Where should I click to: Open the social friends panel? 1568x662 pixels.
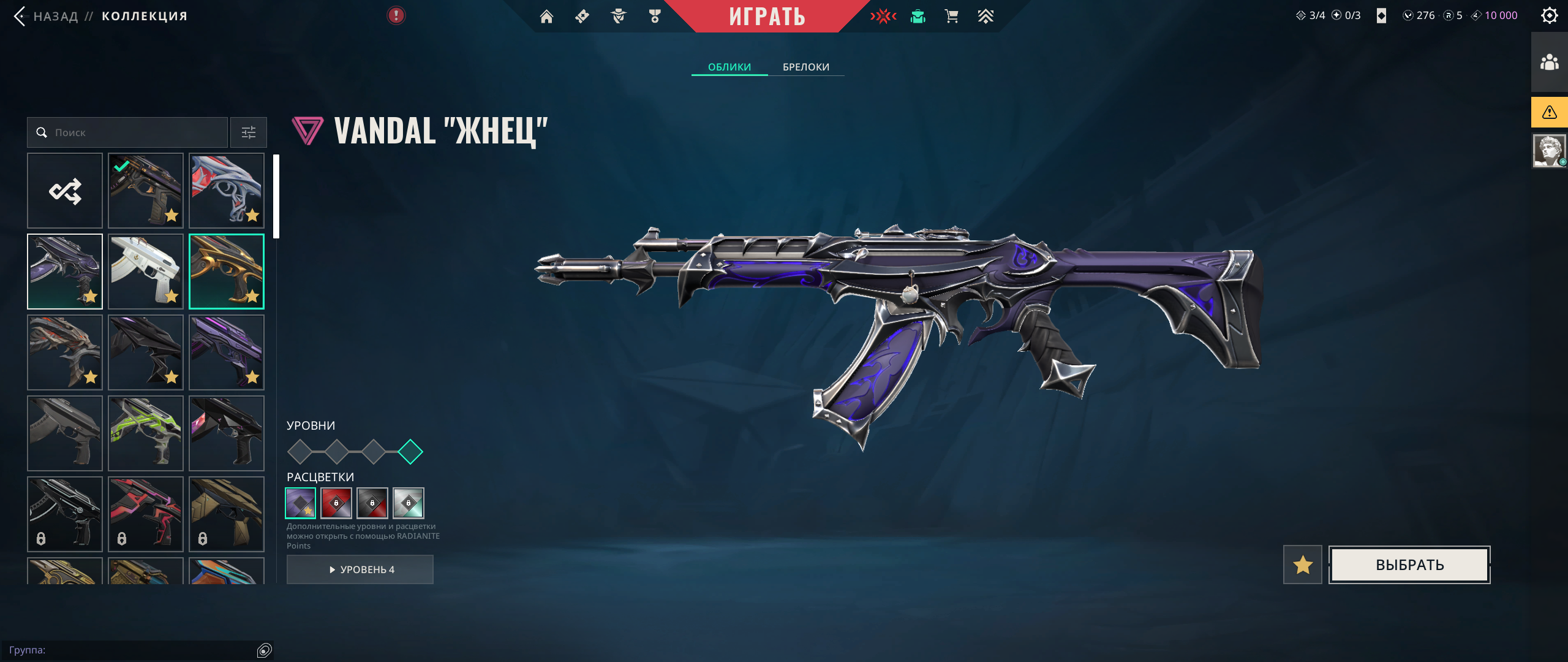click(1549, 62)
